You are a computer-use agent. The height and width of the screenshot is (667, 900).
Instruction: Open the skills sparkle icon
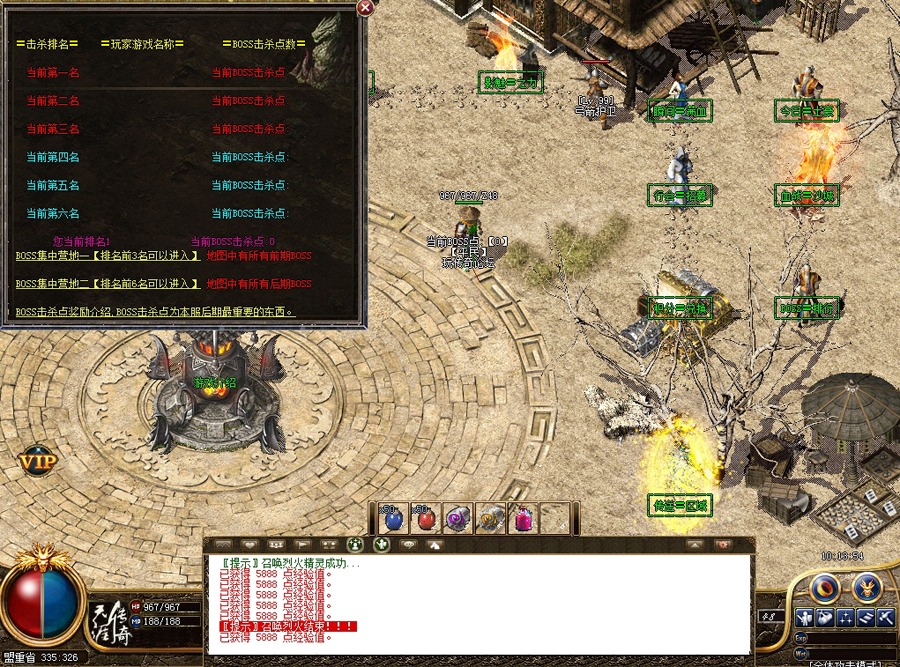[x=846, y=617]
